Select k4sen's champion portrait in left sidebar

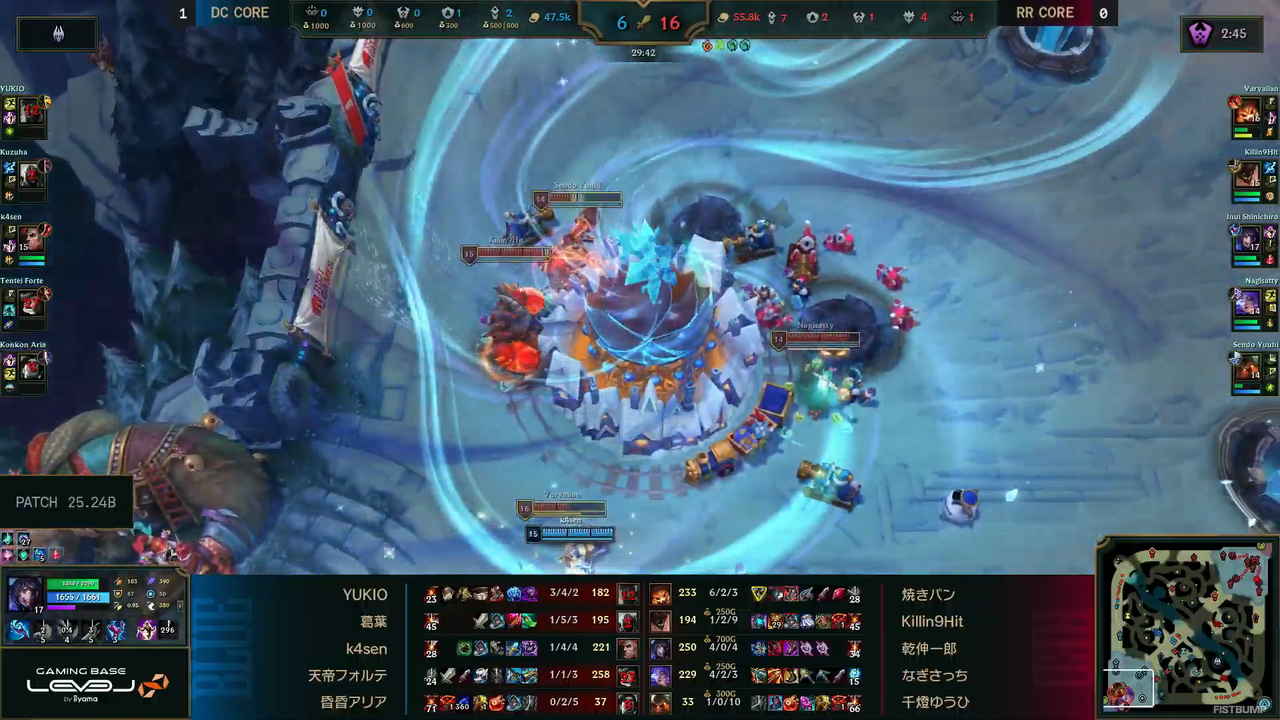32,239
